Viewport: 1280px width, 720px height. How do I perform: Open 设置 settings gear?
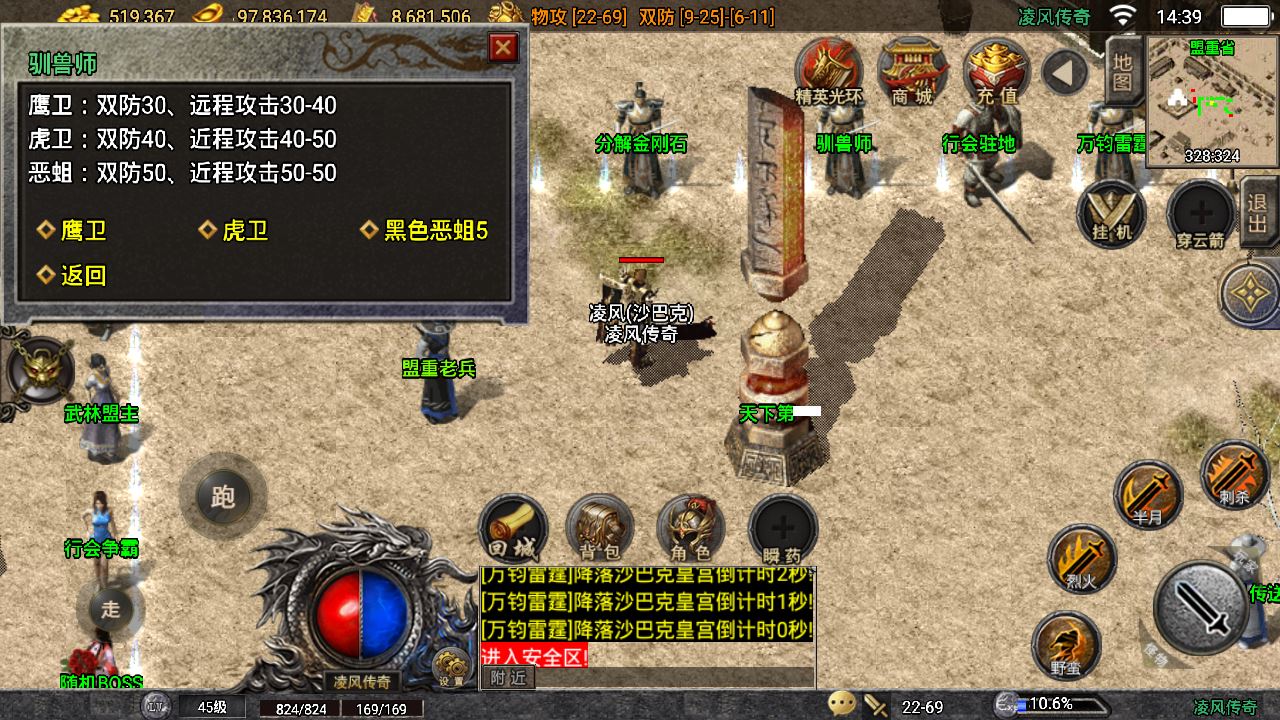click(451, 667)
